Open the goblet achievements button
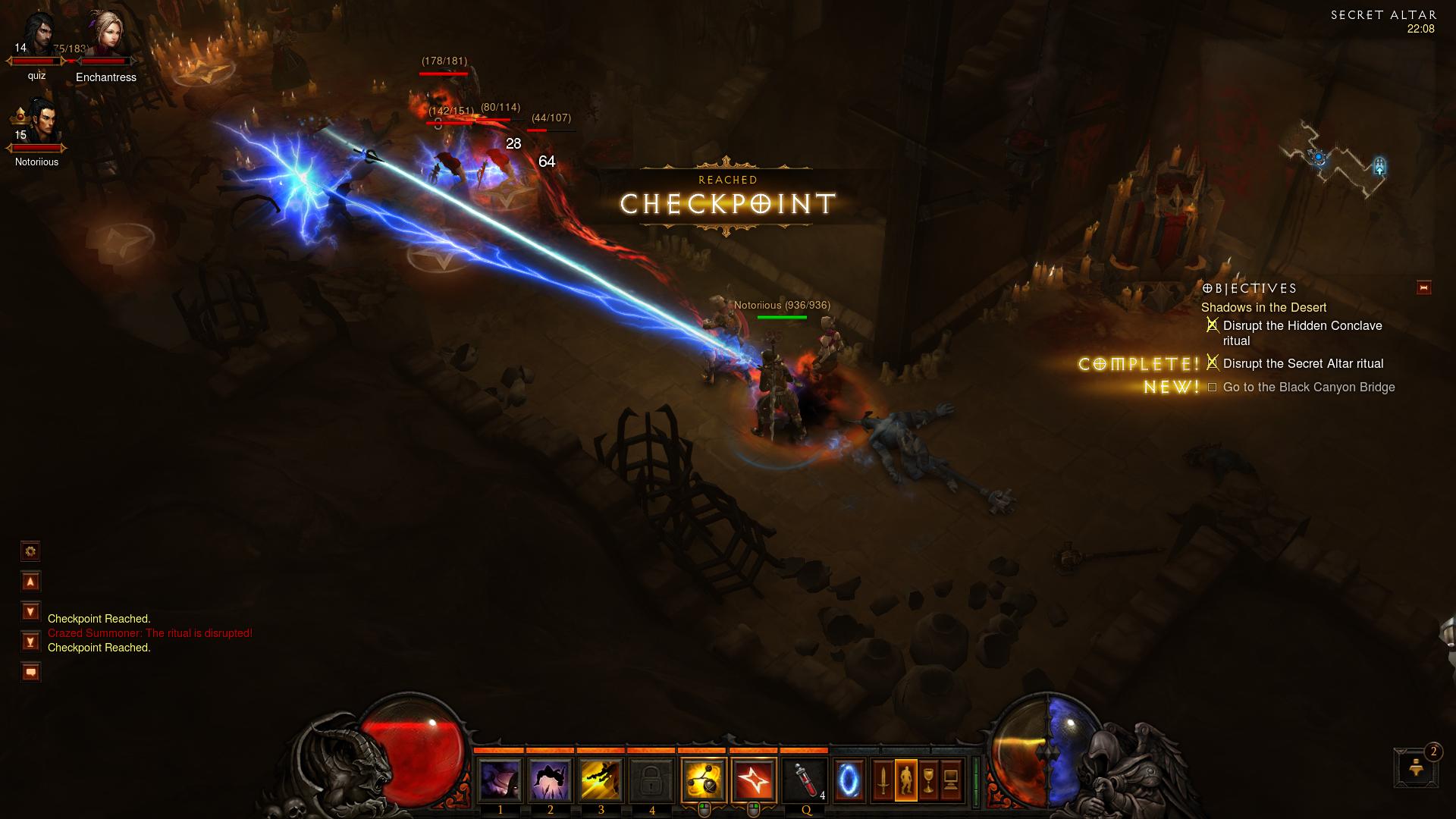The width and height of the screenshot is (1456, 819). coord(928,780)
